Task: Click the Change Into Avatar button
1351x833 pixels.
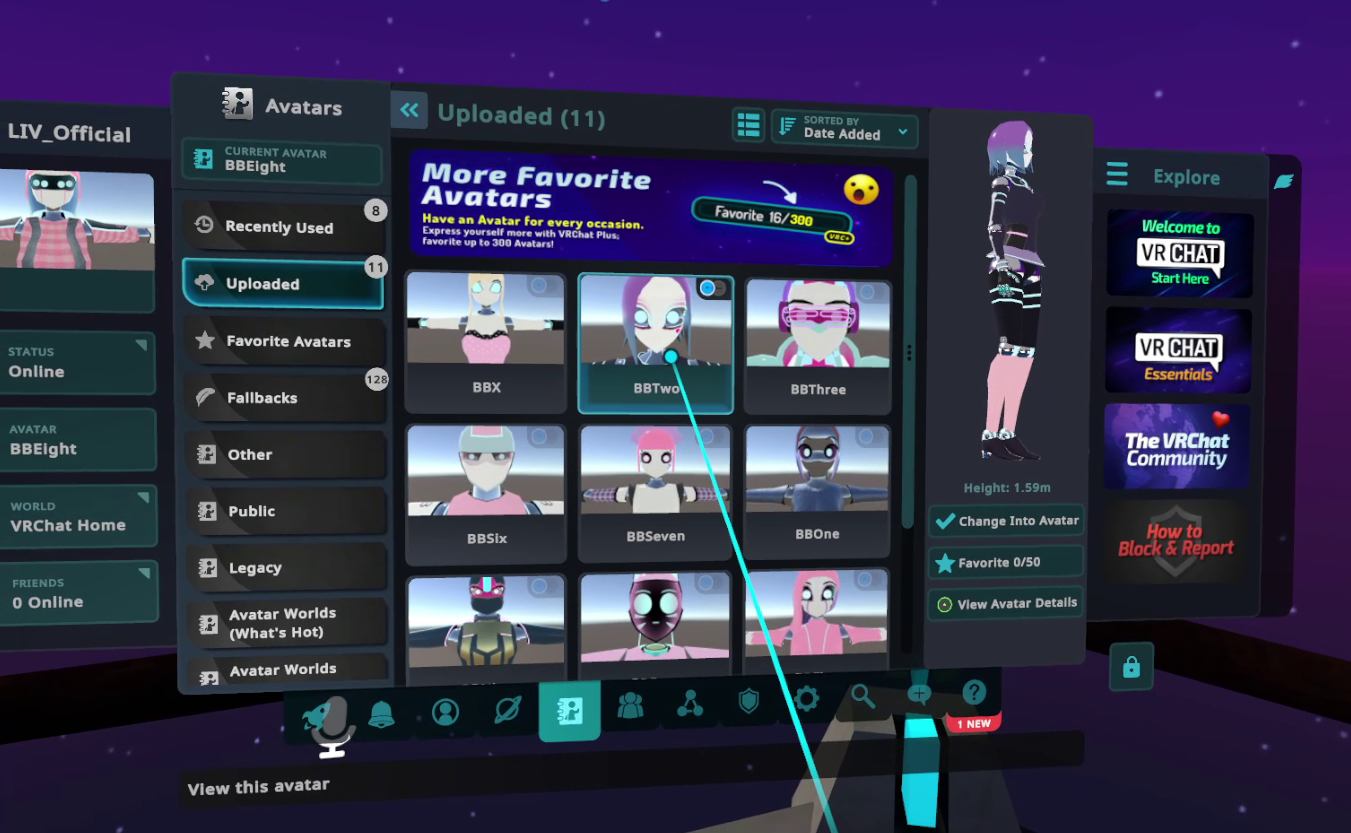Action: point(1006,521)
